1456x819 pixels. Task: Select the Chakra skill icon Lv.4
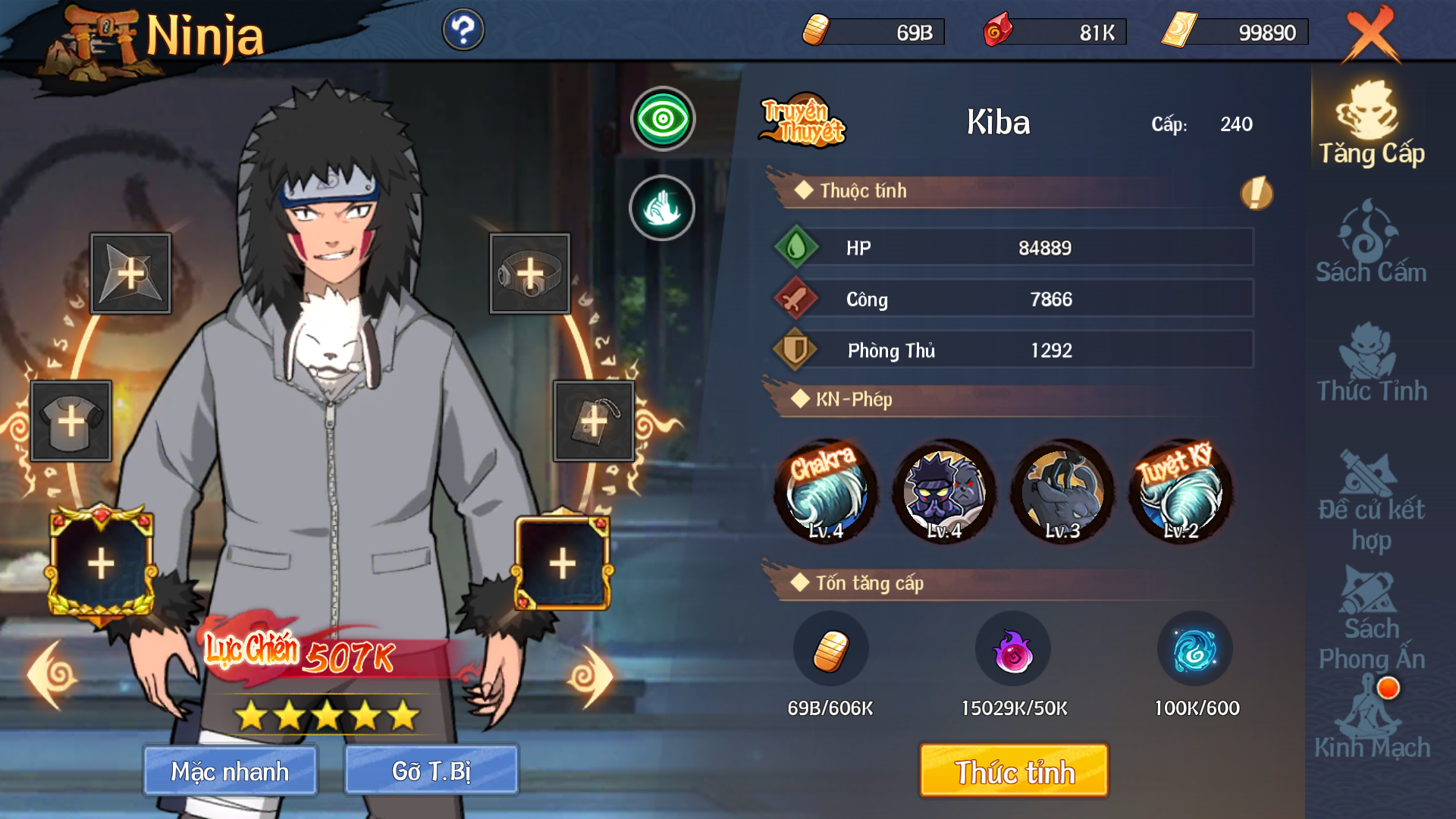(x=826, y=491)
